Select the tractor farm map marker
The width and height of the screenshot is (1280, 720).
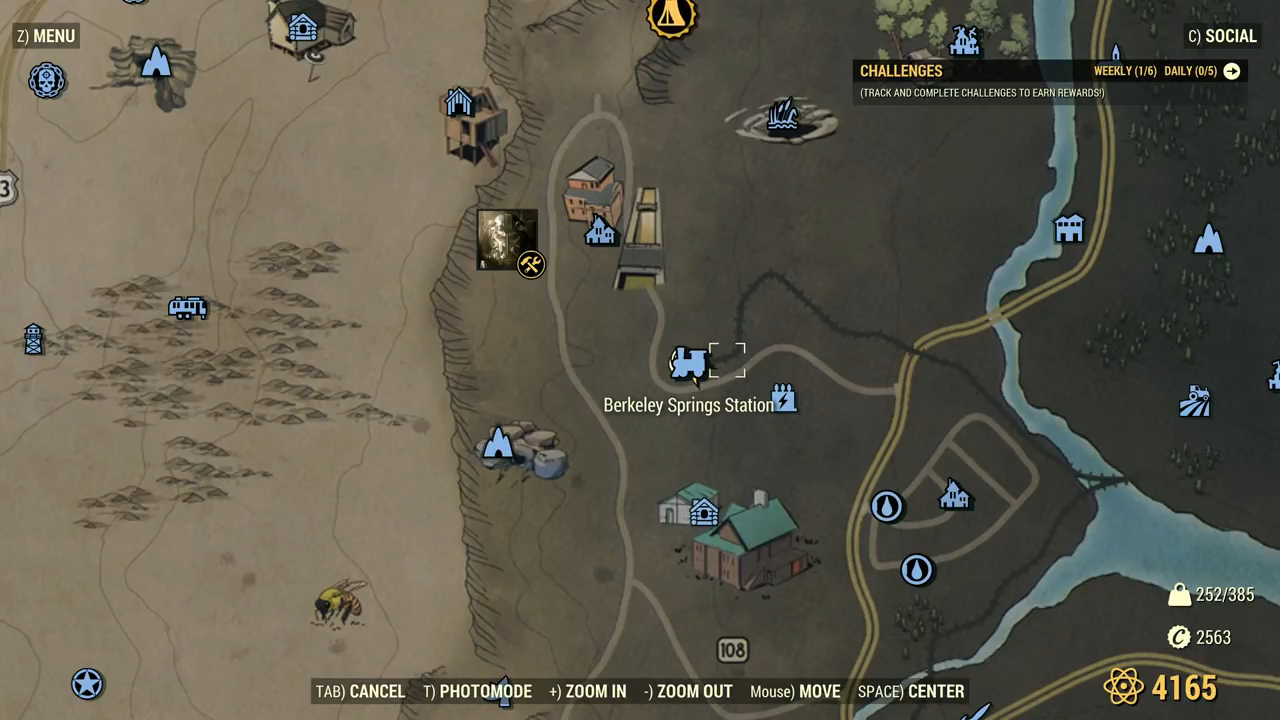tap(1194, 401)
